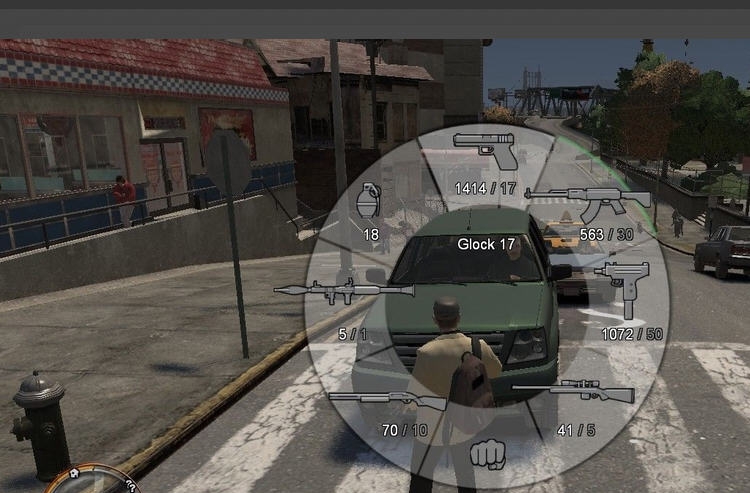
Task: Click the circular minimap radar
Action: pos(92,480)
